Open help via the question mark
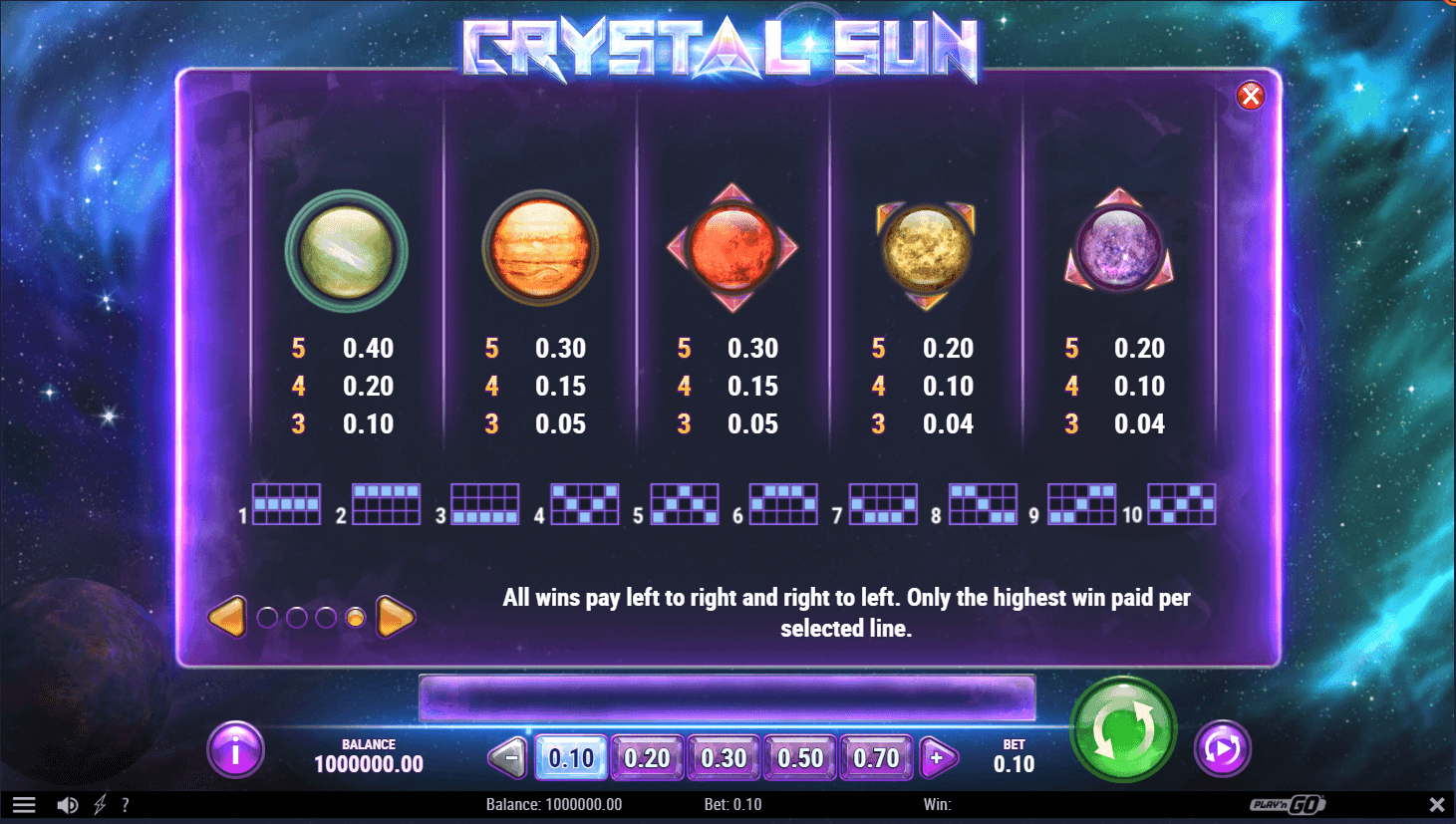Image resolution: width=1456 pixels, height=824 pixels. 126,805
